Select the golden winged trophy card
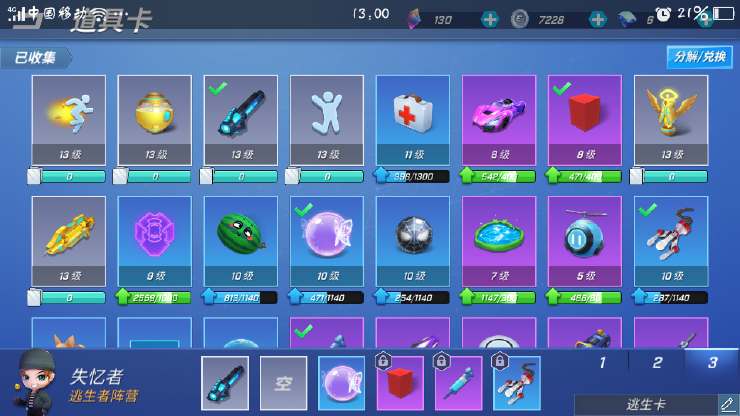The width and height of the screenshot is (740, 416). (x=670, y=119)
